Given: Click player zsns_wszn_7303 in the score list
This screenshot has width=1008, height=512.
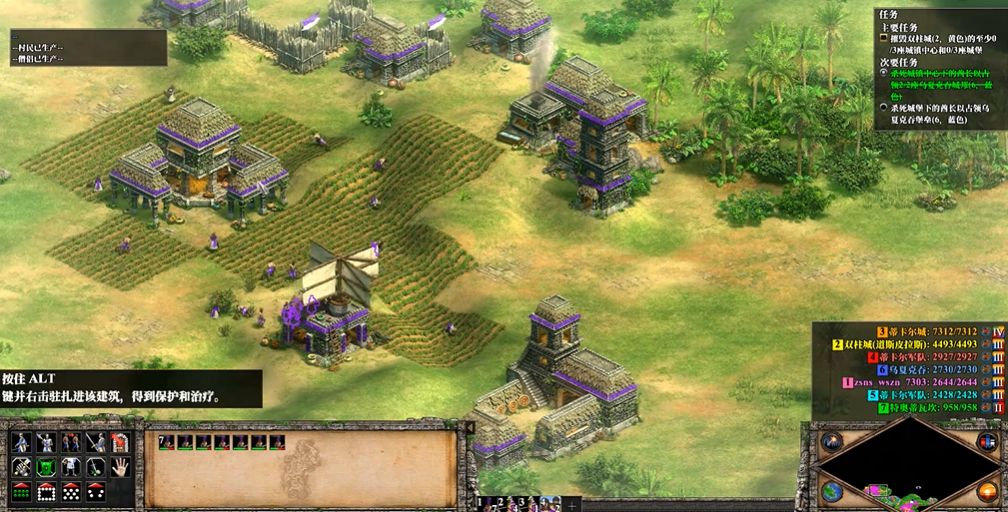Looking at the screenshot, I should click(x=900, y=381).
